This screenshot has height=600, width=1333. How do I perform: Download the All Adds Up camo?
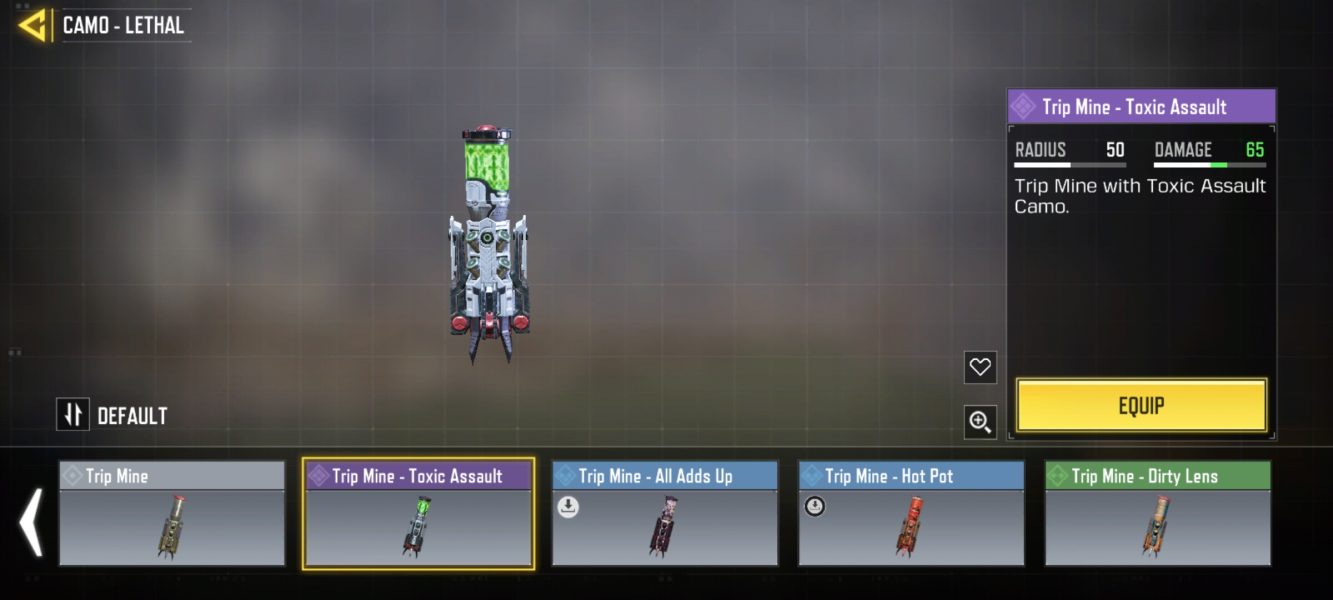point(568,507)
